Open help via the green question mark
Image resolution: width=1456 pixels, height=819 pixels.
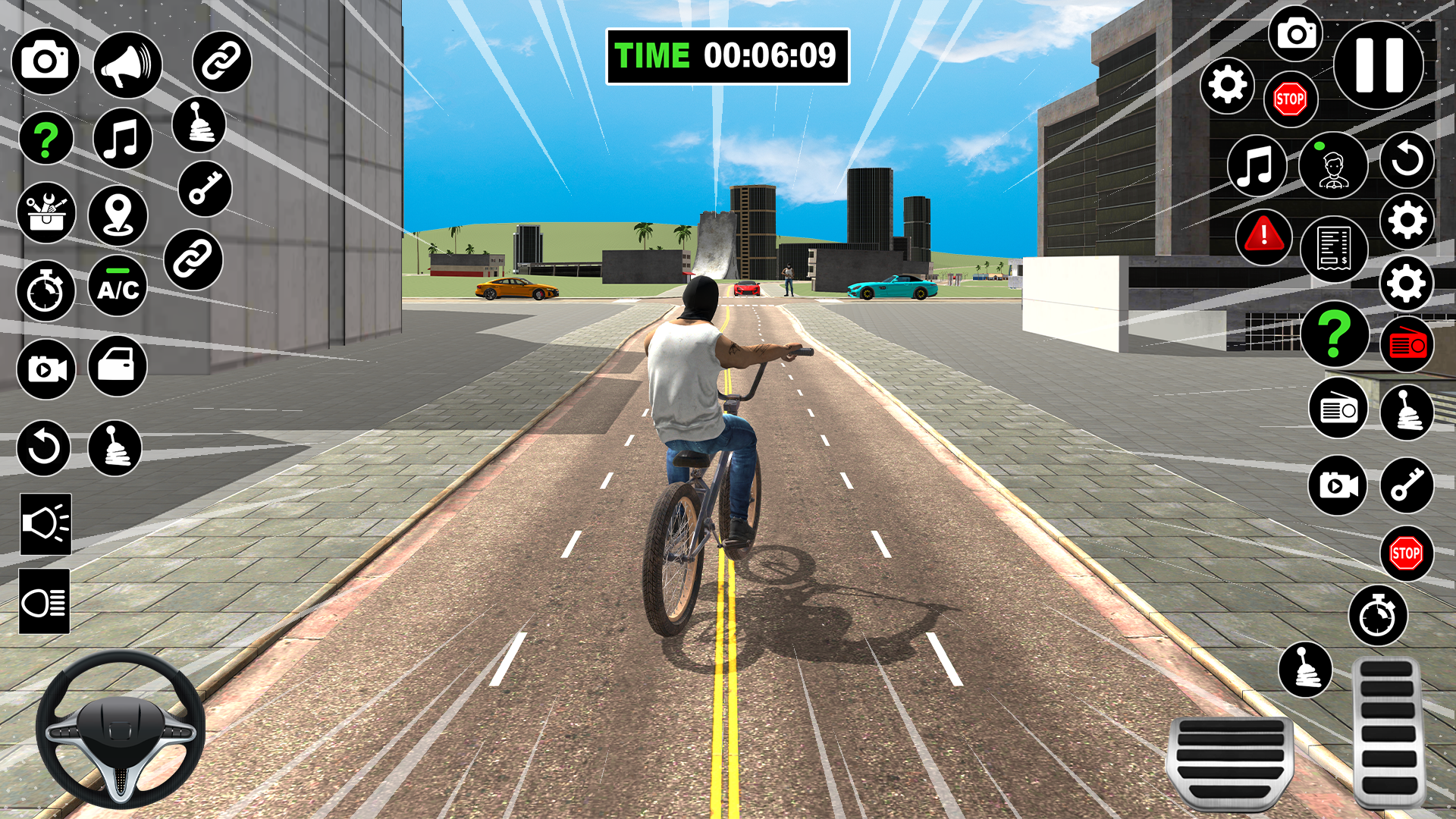click(45, 138)
